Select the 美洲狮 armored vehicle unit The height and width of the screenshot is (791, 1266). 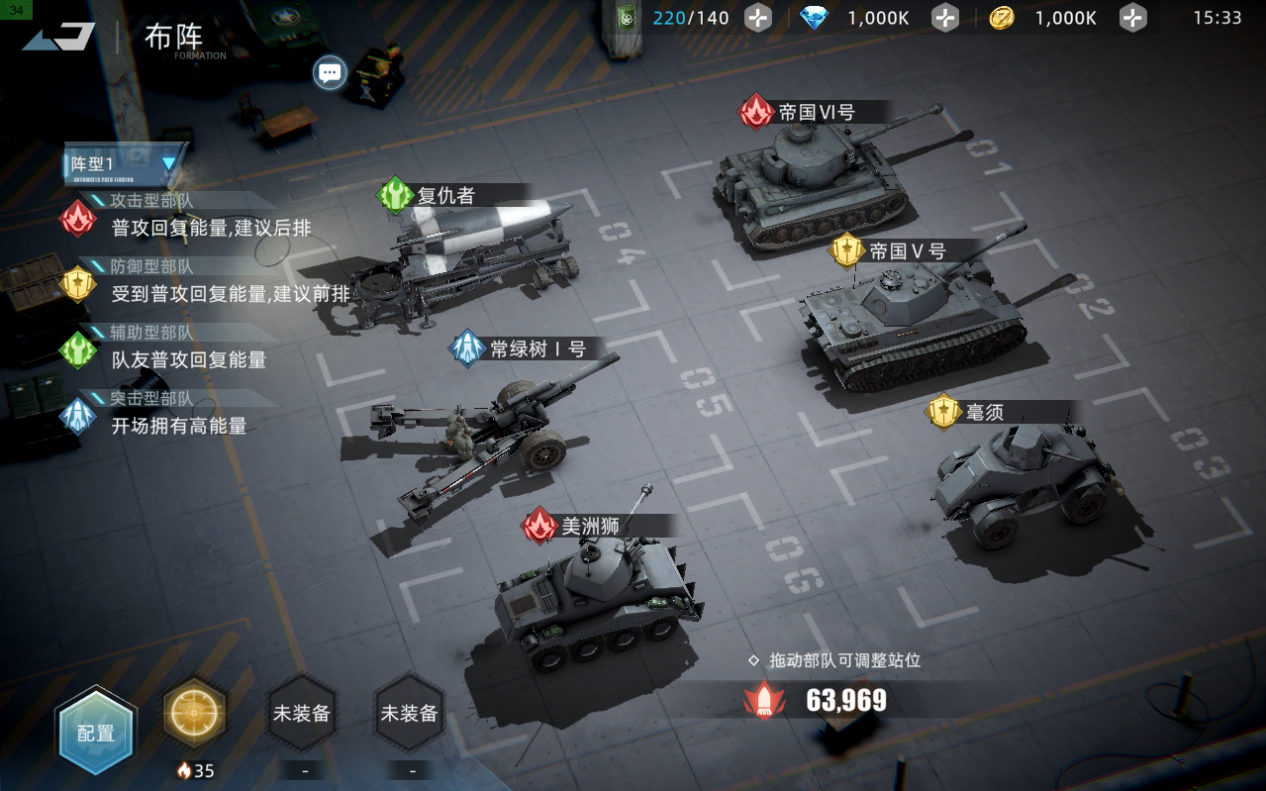(x=595, y=595)
